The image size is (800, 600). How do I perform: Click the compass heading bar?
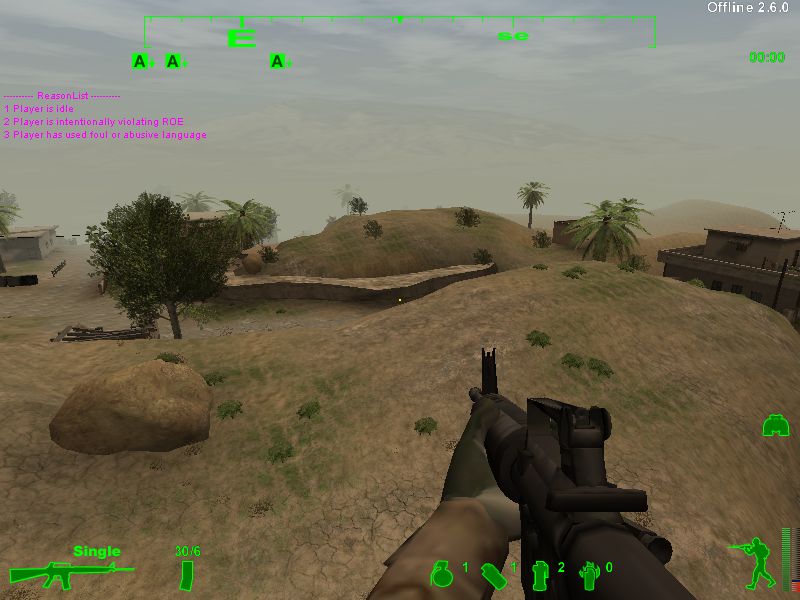[x=399, y=32]
